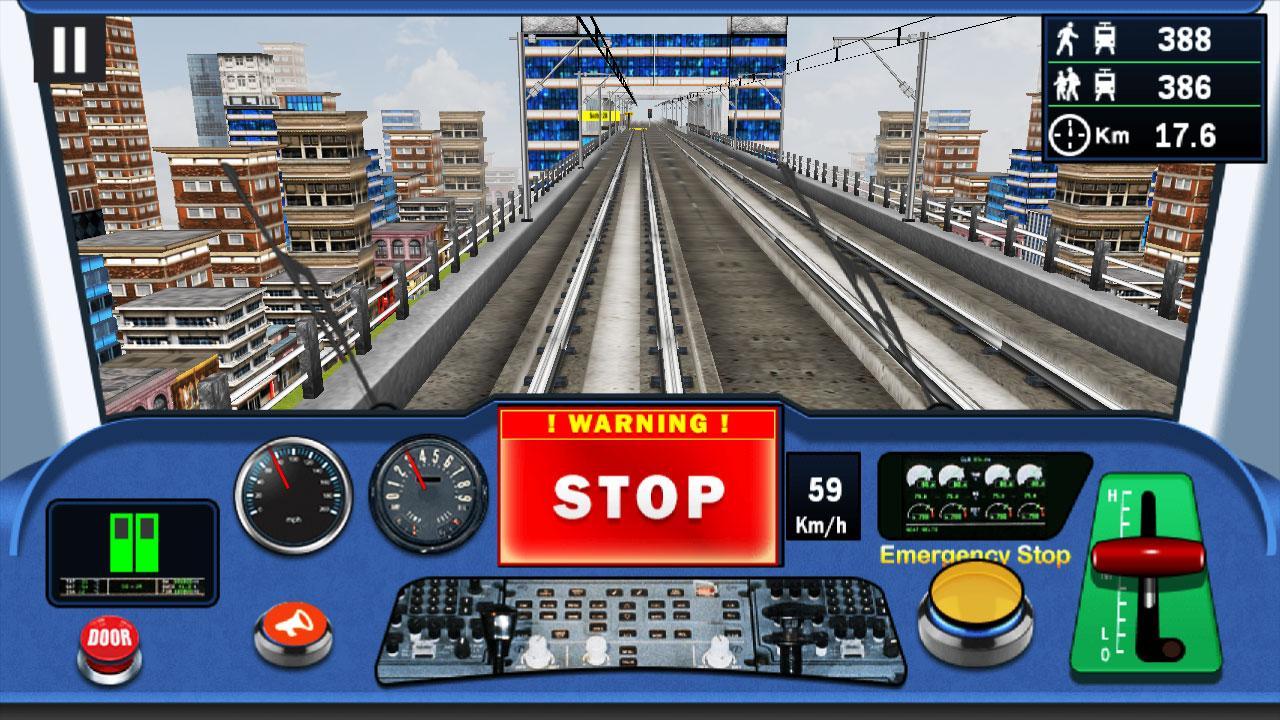Pause the game
Image resolution: width=1280 pixels, height=720 pixels.
(x=70, y=51)
